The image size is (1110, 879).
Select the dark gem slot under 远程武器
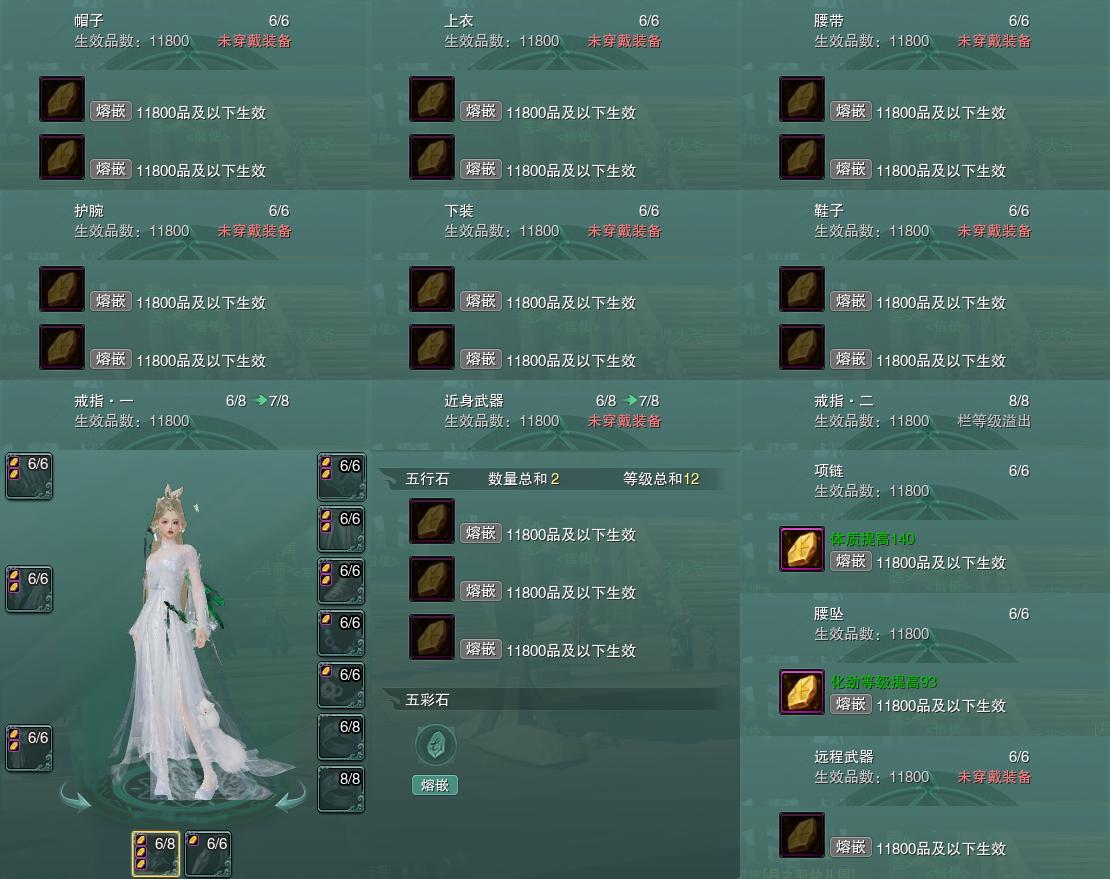click(x=801, y=836)
